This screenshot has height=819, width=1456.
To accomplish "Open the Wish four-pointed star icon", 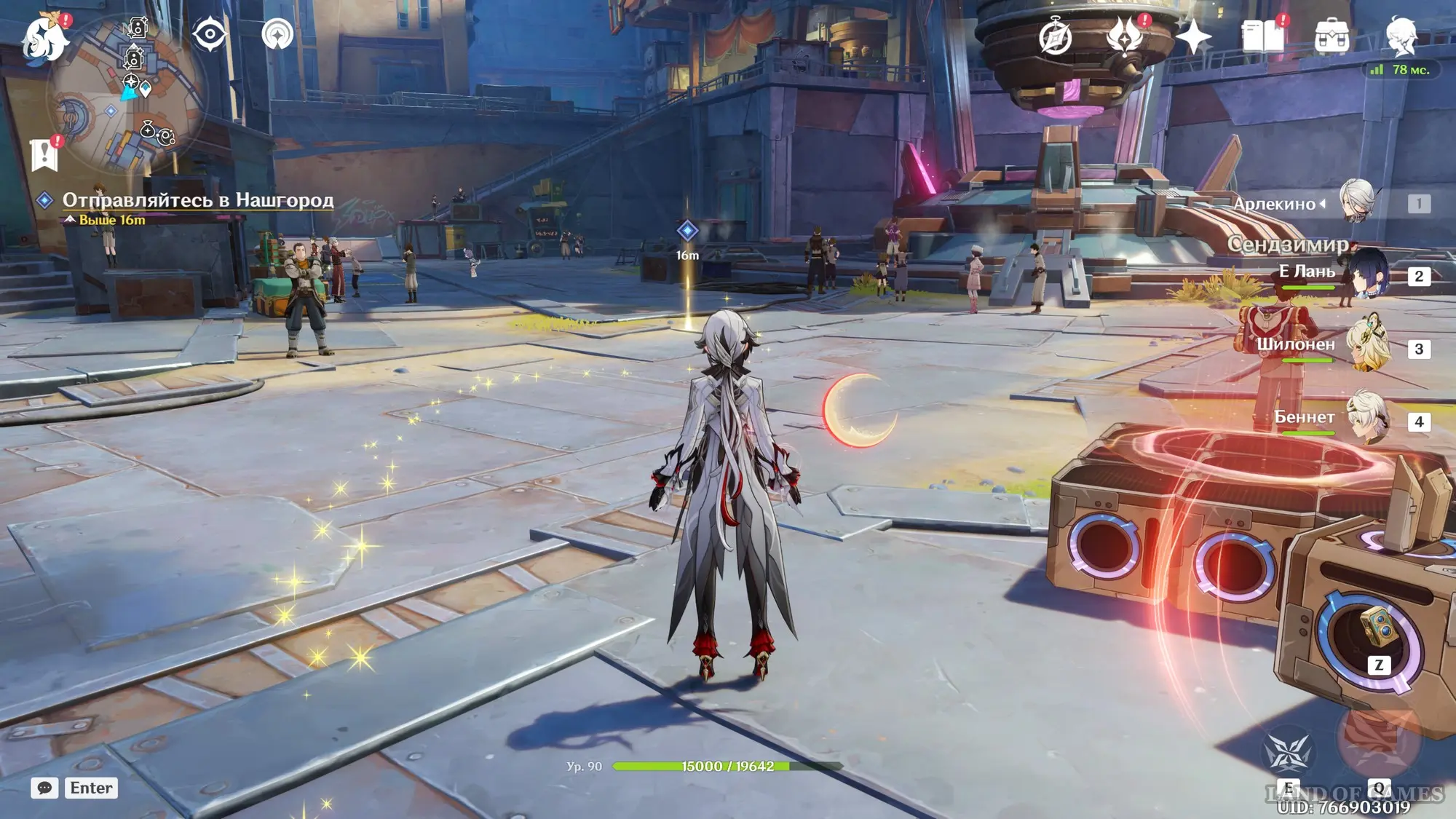I will click(x=1193, y=37).
